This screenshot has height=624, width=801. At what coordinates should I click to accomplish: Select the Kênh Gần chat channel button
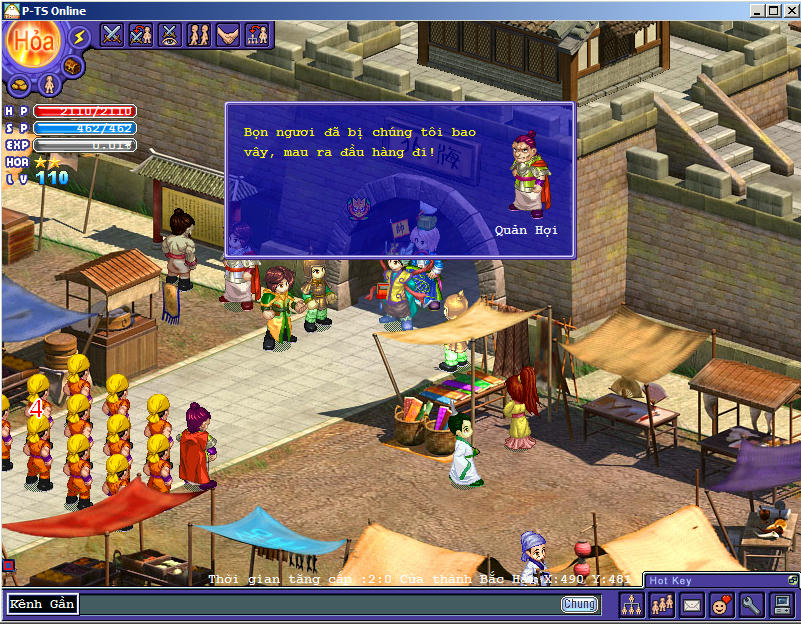point(42,604)
